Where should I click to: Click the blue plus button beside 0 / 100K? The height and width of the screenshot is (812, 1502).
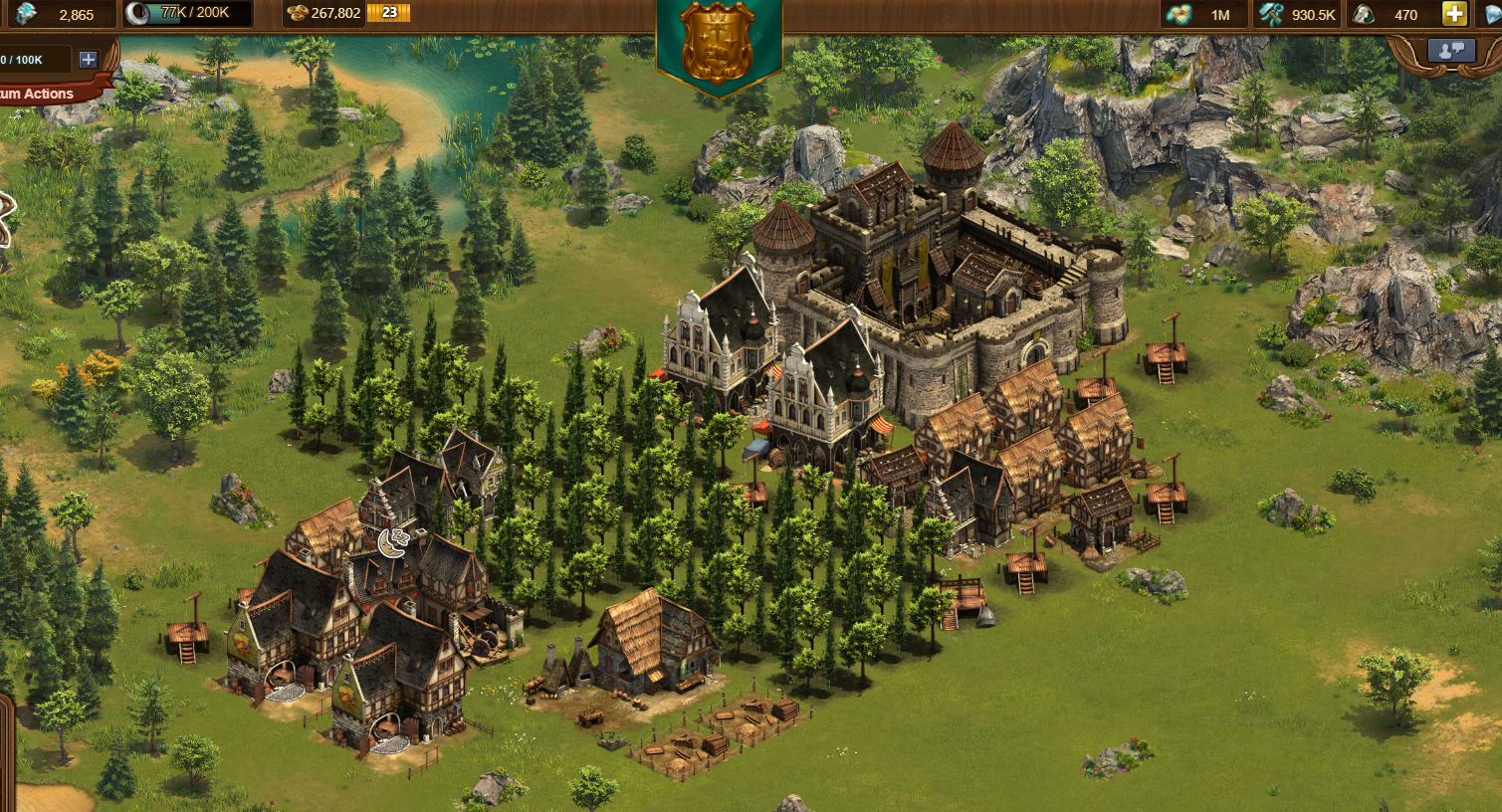pos(88,60)
